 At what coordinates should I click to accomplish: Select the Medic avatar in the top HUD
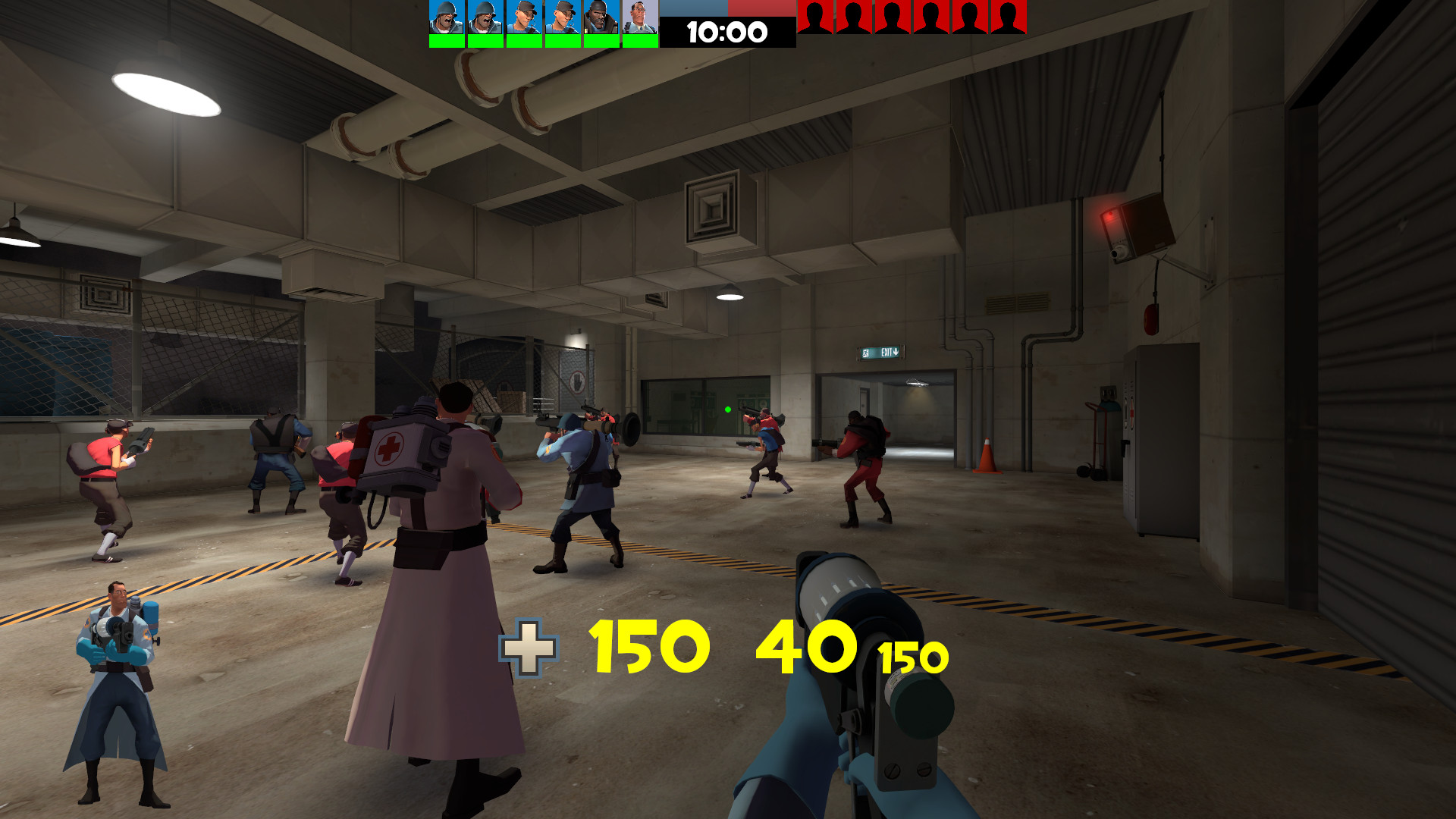click(641, 17)
